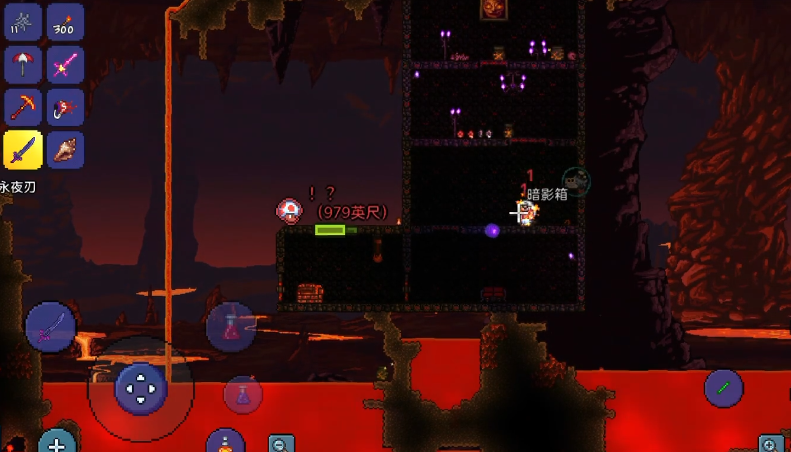Viewport: 791px width, 452px height.
Task: Select the pink sword hotbar slot
Action: [65, 65]
